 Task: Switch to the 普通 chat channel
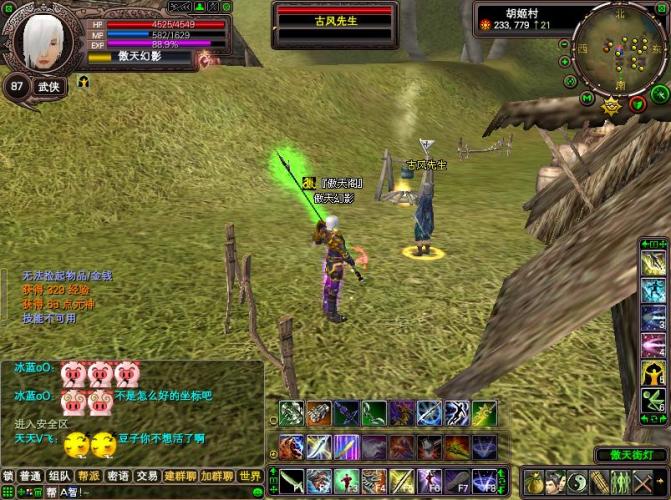point(31,476)
